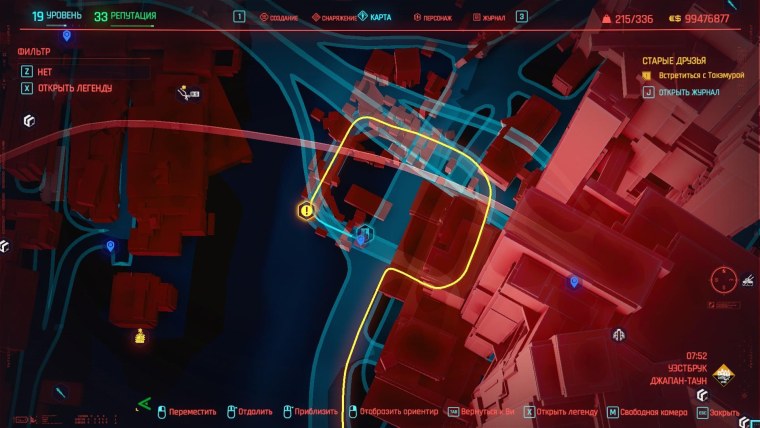This screenshot has width=760, height=428.
Task: Go to the Персонаж (Character) tab
Action: (436, 18)
